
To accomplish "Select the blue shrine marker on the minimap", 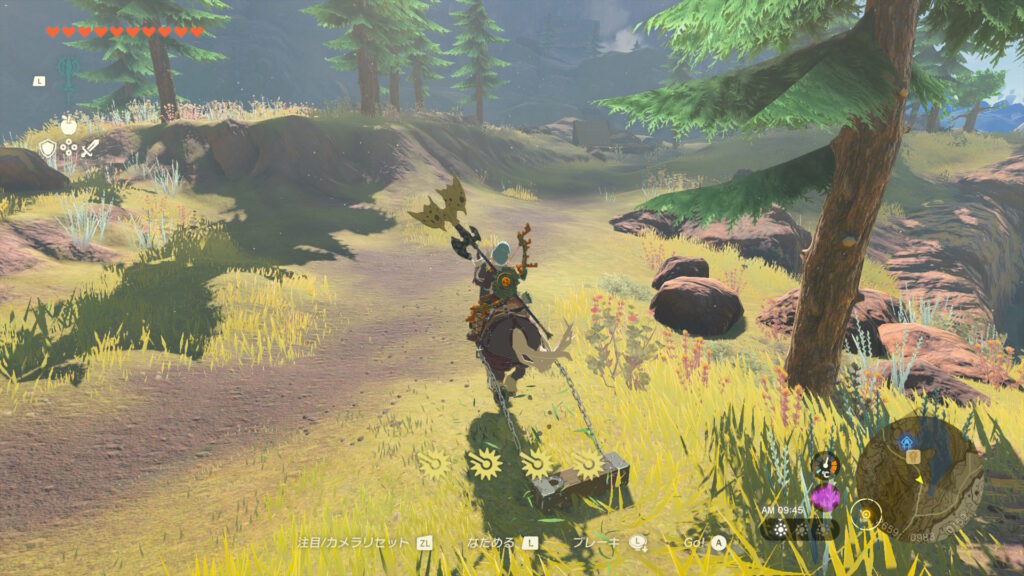I will pyautogui.click(x=907, y=440).
